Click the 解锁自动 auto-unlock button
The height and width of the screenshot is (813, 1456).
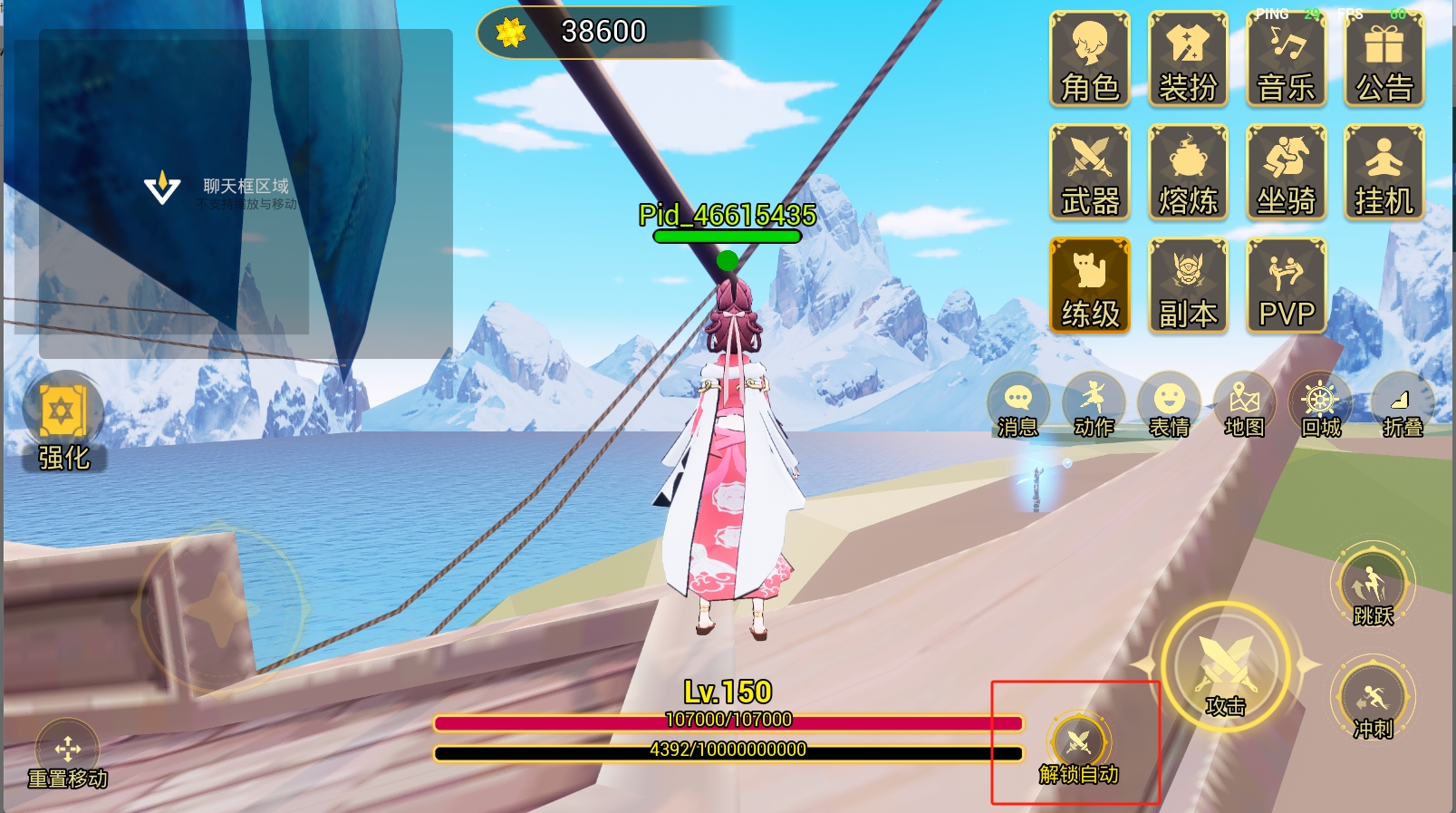pyautogui.click(x=1078, y=749)
